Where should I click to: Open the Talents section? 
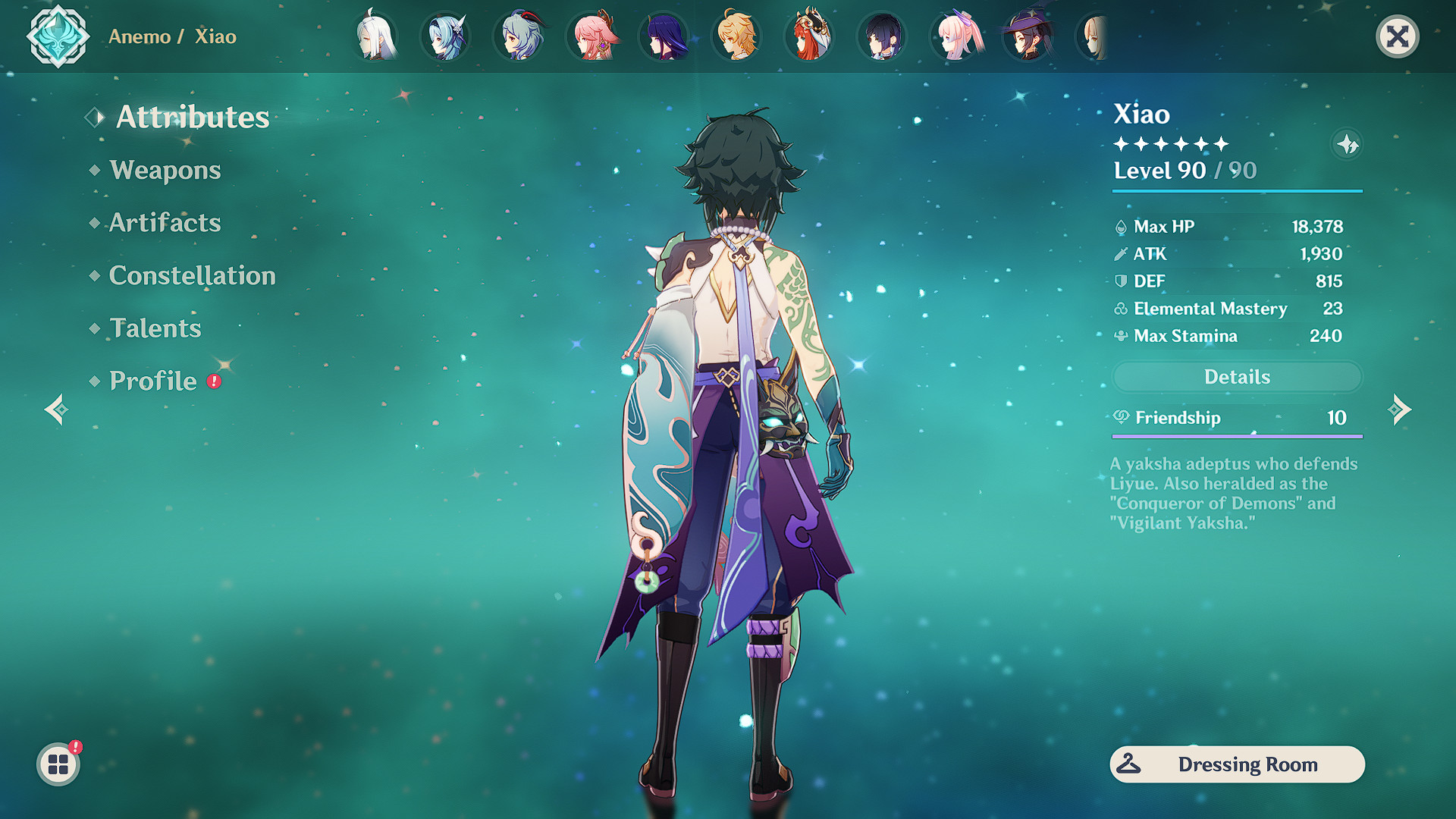point(155,328)
